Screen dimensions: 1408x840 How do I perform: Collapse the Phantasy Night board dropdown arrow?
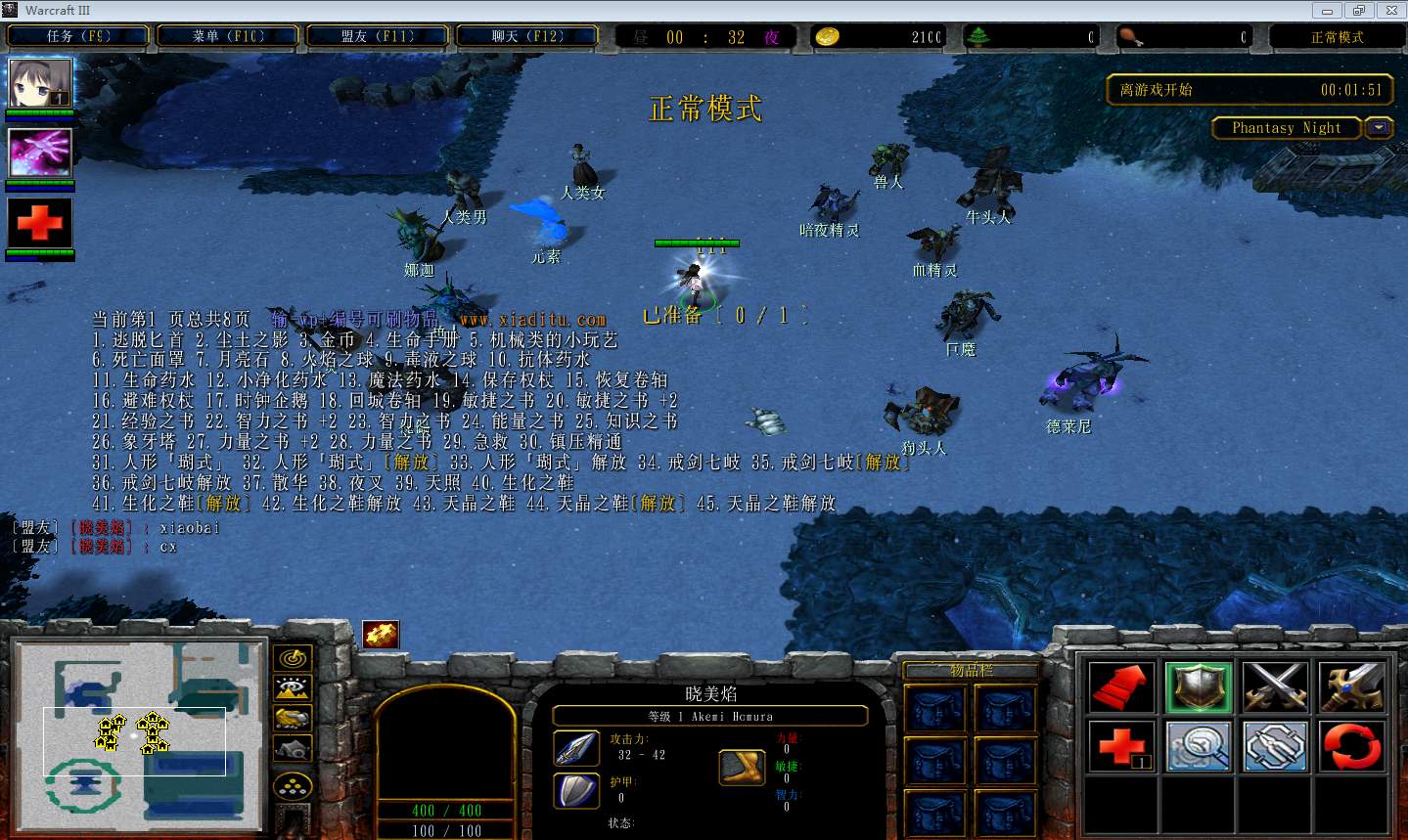click(x=1380, y=128)
